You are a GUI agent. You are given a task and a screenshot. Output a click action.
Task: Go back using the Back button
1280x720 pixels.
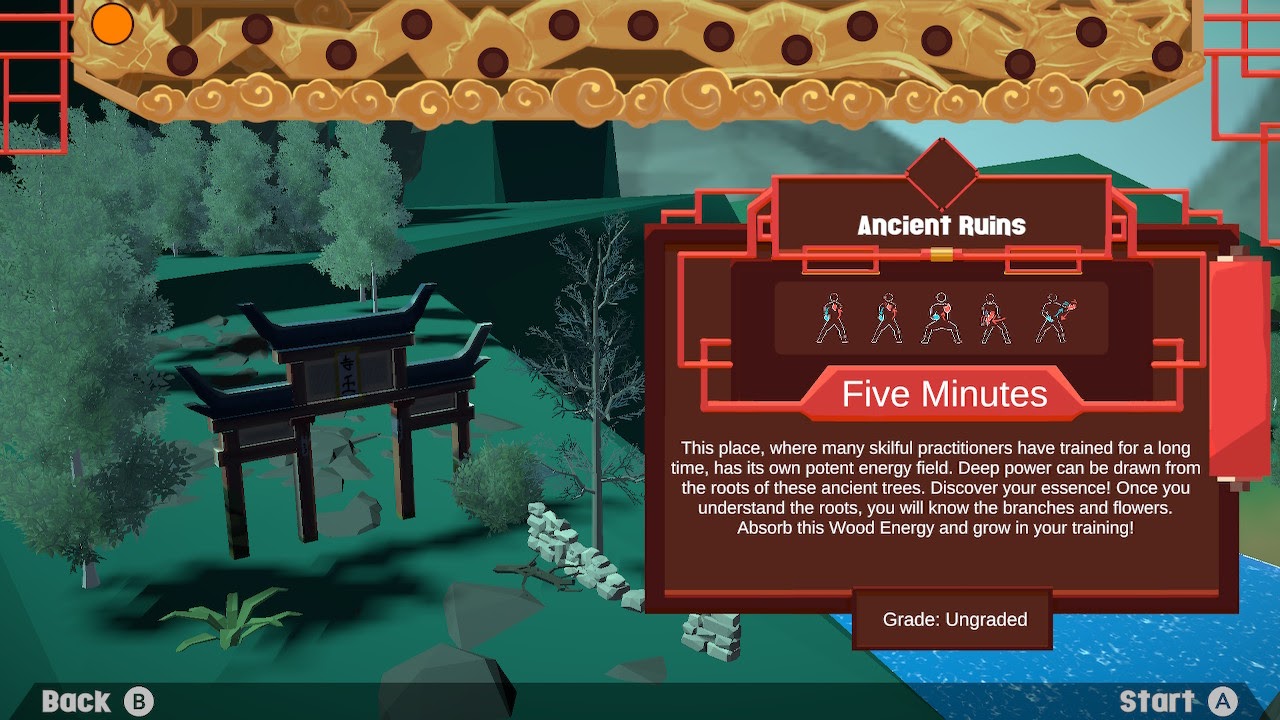pyautogui.click(x=97, y=702)
